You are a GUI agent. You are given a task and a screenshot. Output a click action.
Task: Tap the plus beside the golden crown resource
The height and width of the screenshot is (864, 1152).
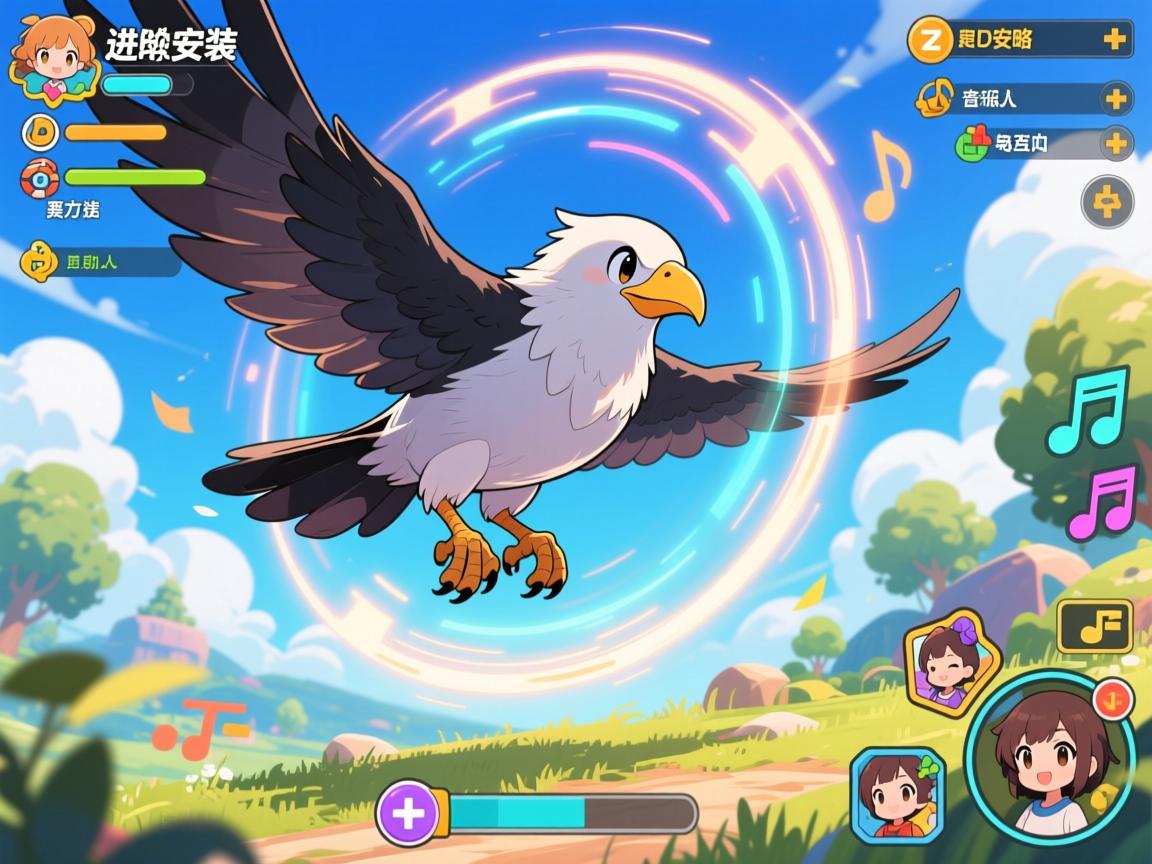tap(1115, 98)
